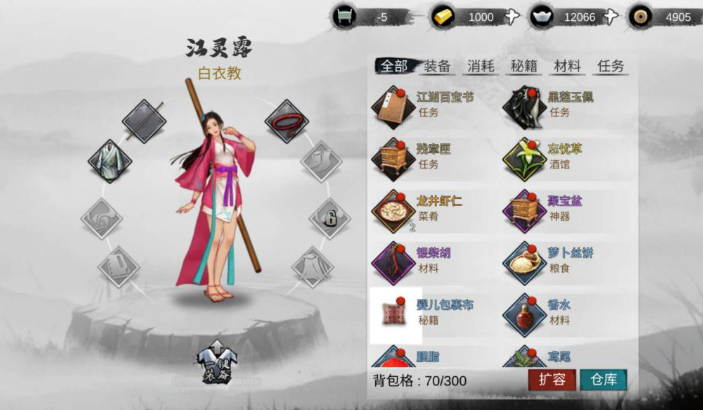
Task: Click the 扩容 expand bag button
Action: [x=551, y=380]
